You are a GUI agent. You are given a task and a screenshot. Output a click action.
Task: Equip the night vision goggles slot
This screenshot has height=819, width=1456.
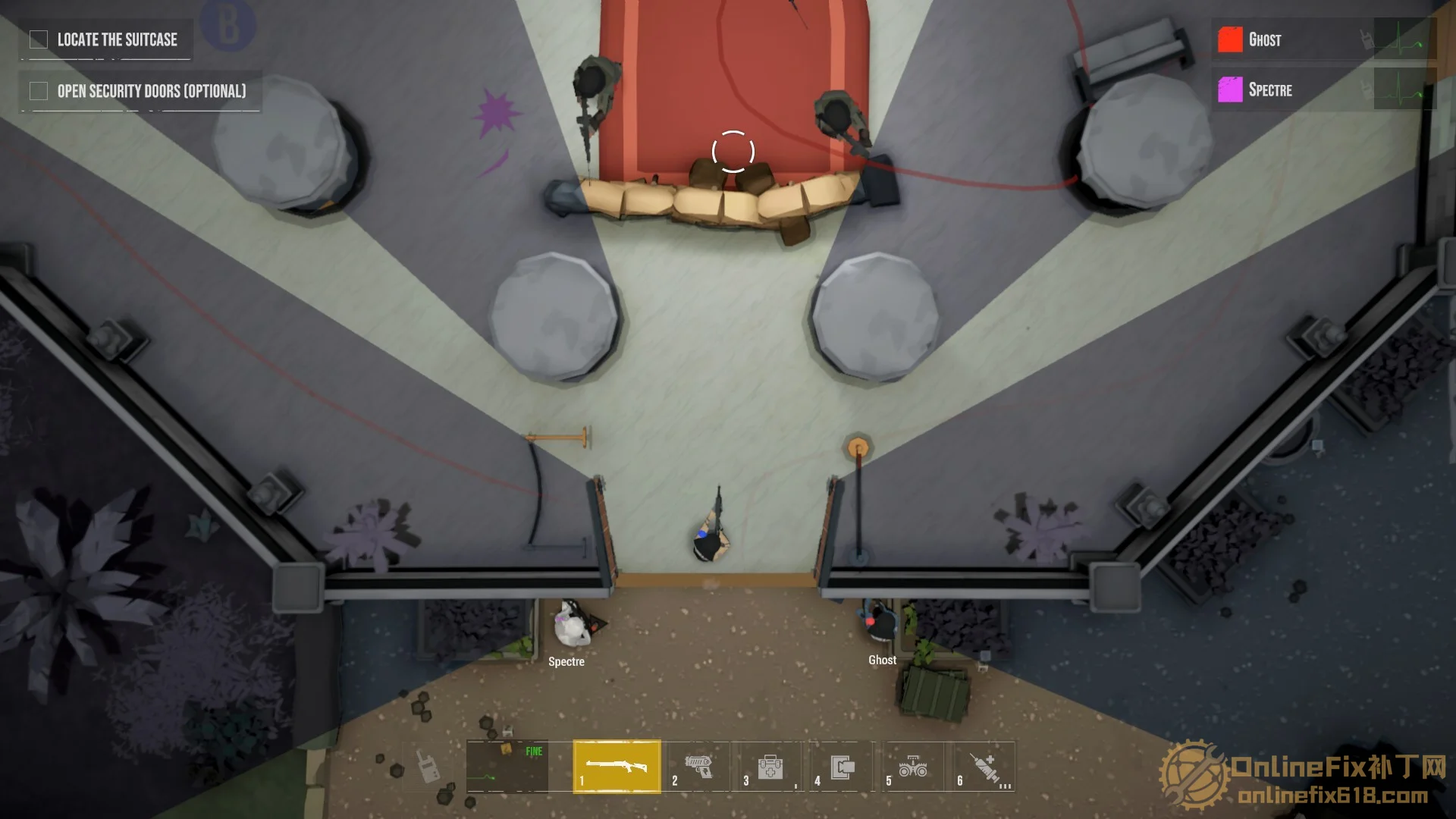click(x=912, y=767)
